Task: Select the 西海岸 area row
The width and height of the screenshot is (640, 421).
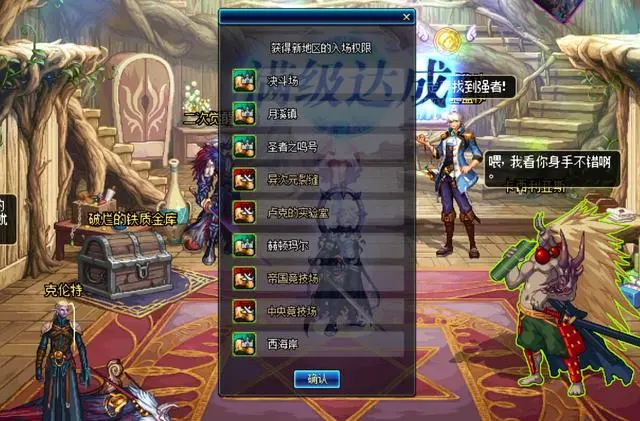Action: 318,344
